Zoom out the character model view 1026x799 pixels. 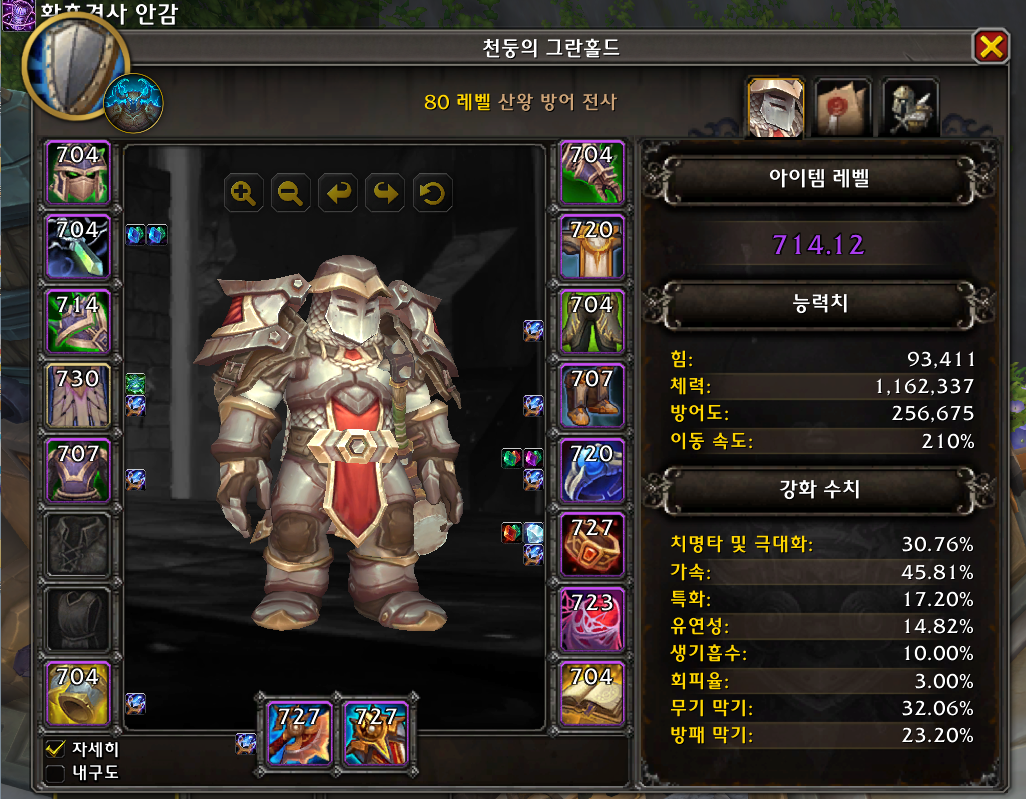[292, 193]
